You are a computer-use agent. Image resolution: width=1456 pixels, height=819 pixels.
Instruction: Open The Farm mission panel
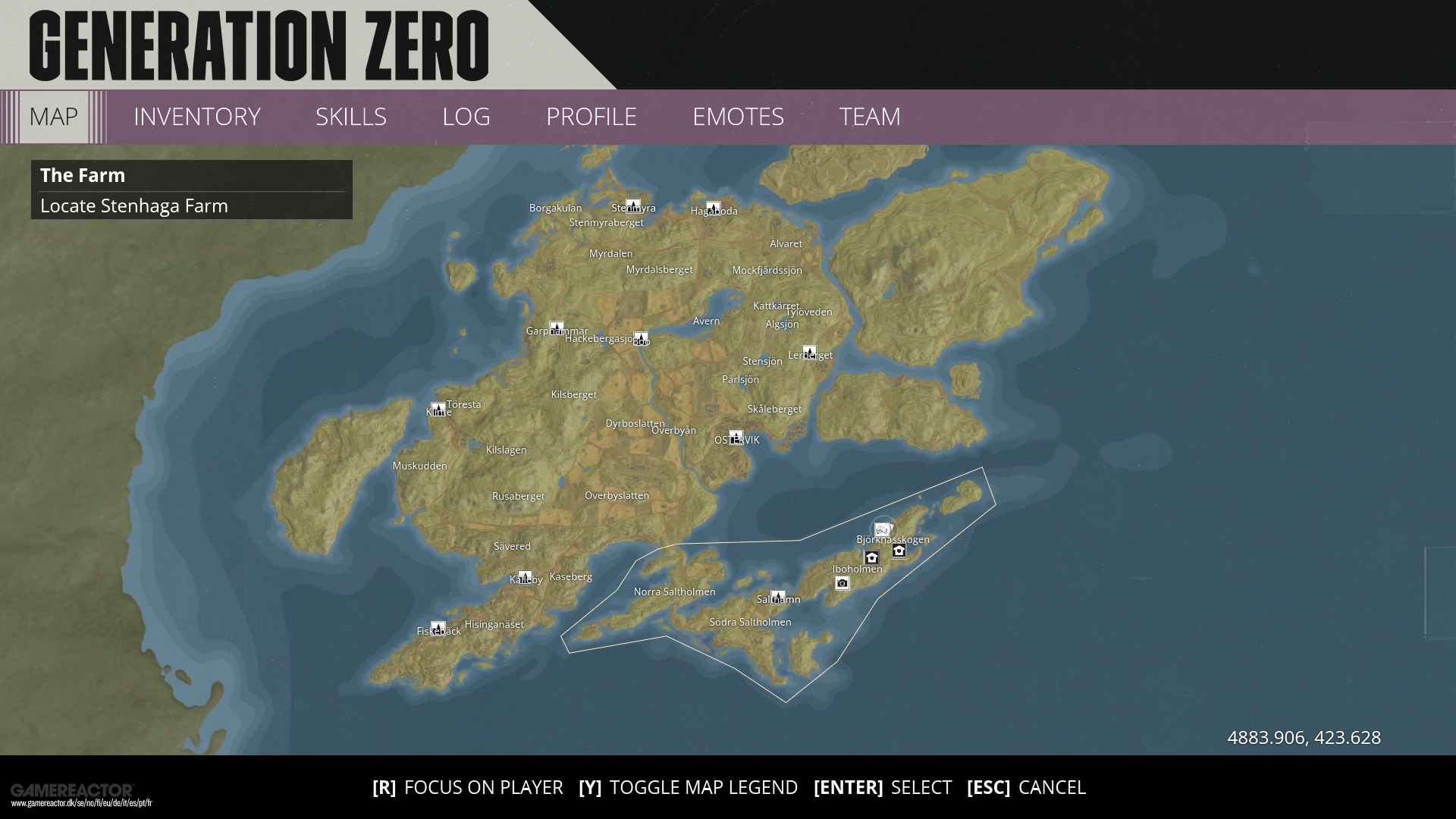(x=191, y=189)
